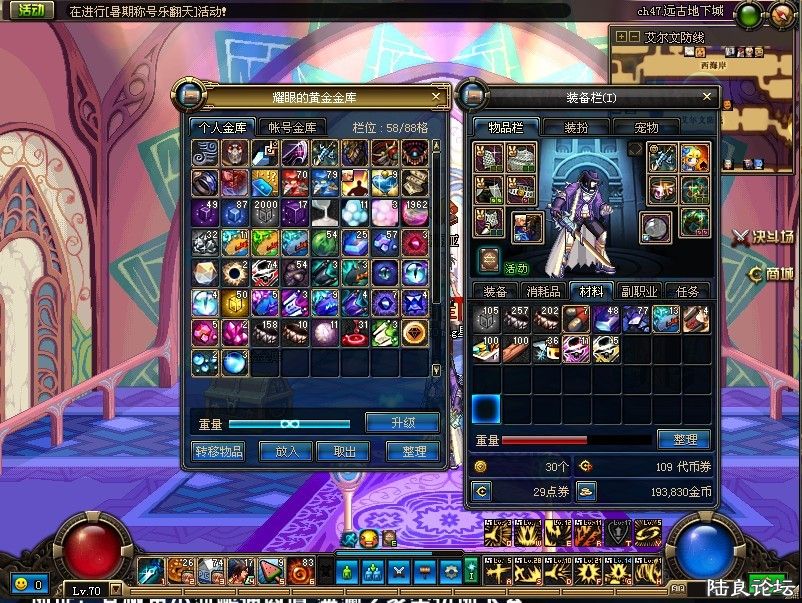The height and width of the screenshot is (603, 802).
Task: Open the 商城 shop
Action: [771, 275]
